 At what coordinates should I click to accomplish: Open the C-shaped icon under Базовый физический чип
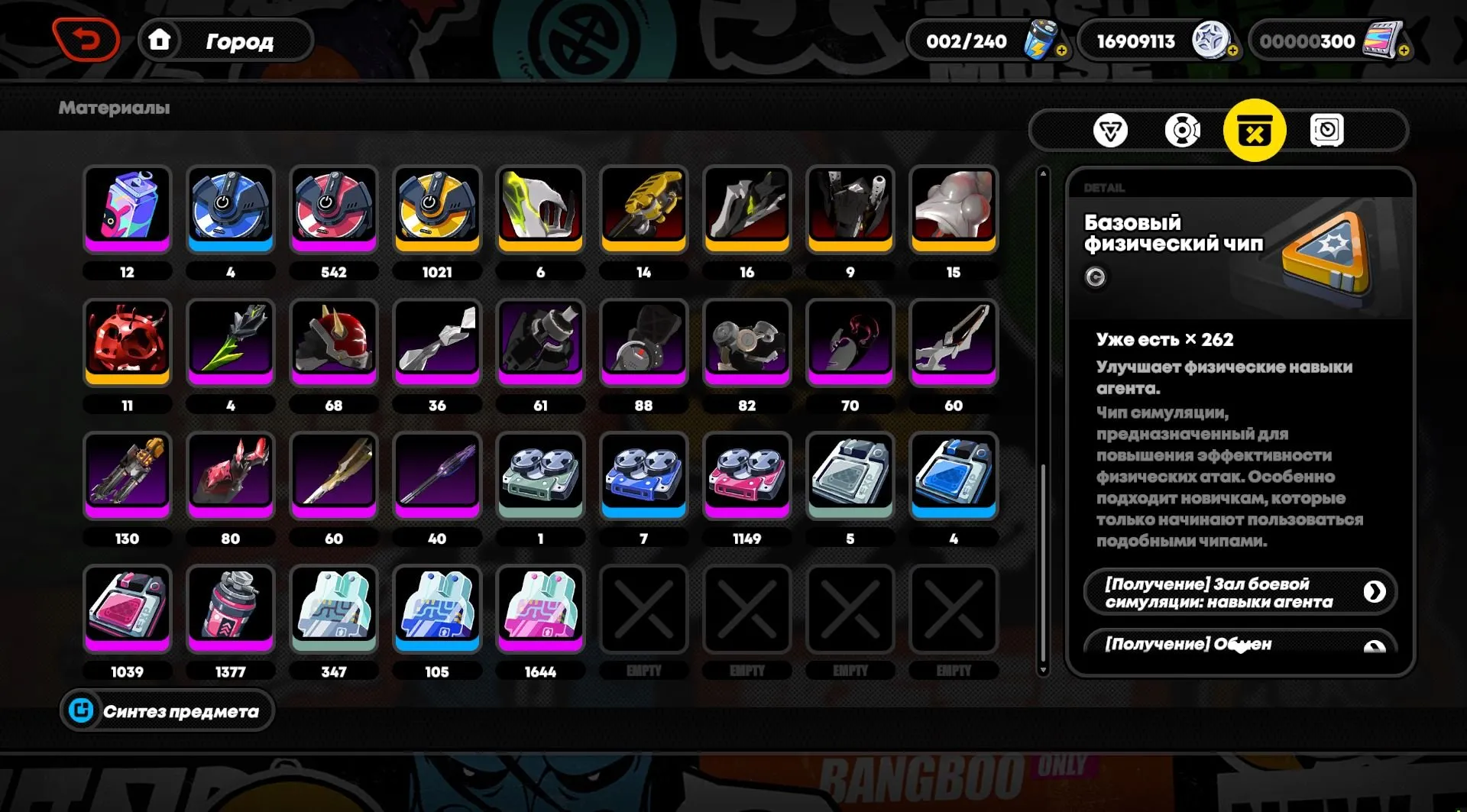coord(1096,278)
